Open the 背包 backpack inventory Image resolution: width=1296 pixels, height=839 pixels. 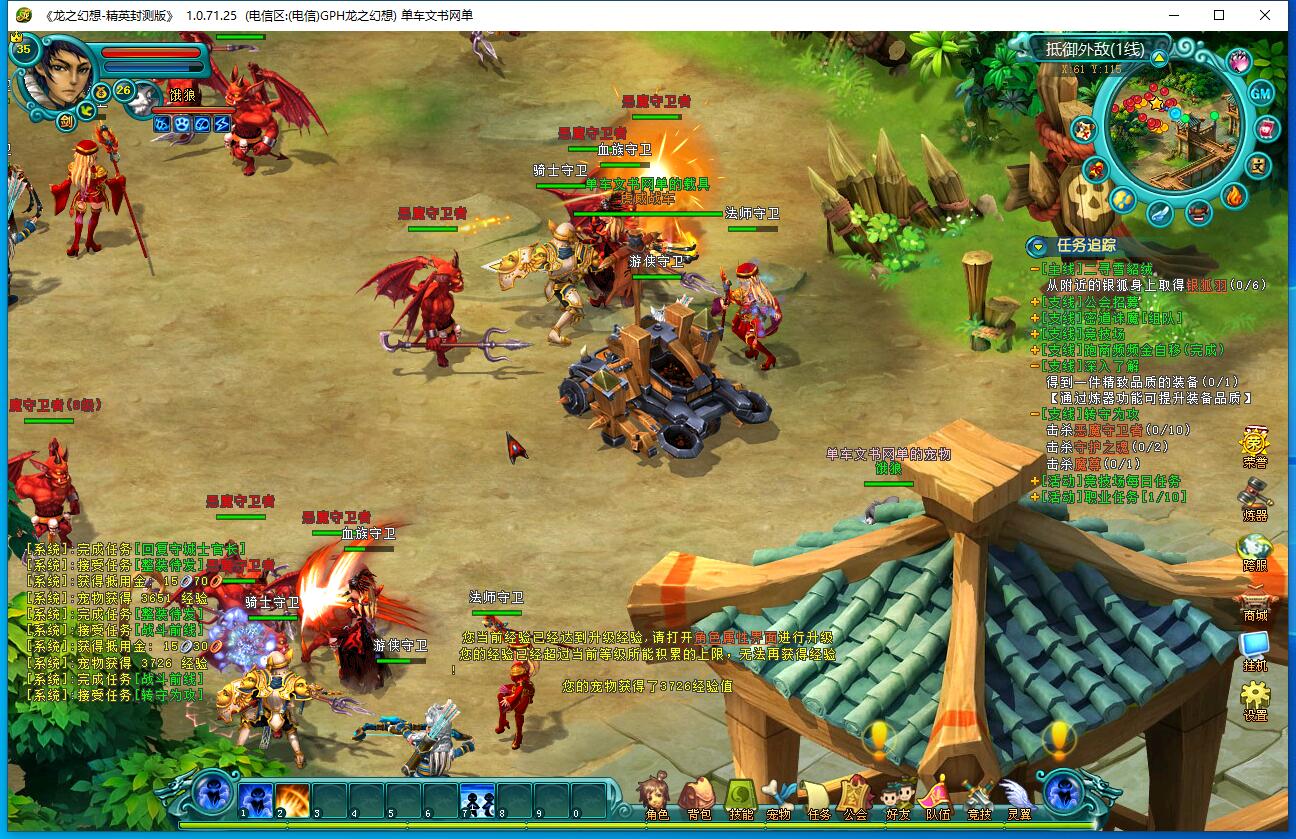pyautogui.click(x=699, y=798)
